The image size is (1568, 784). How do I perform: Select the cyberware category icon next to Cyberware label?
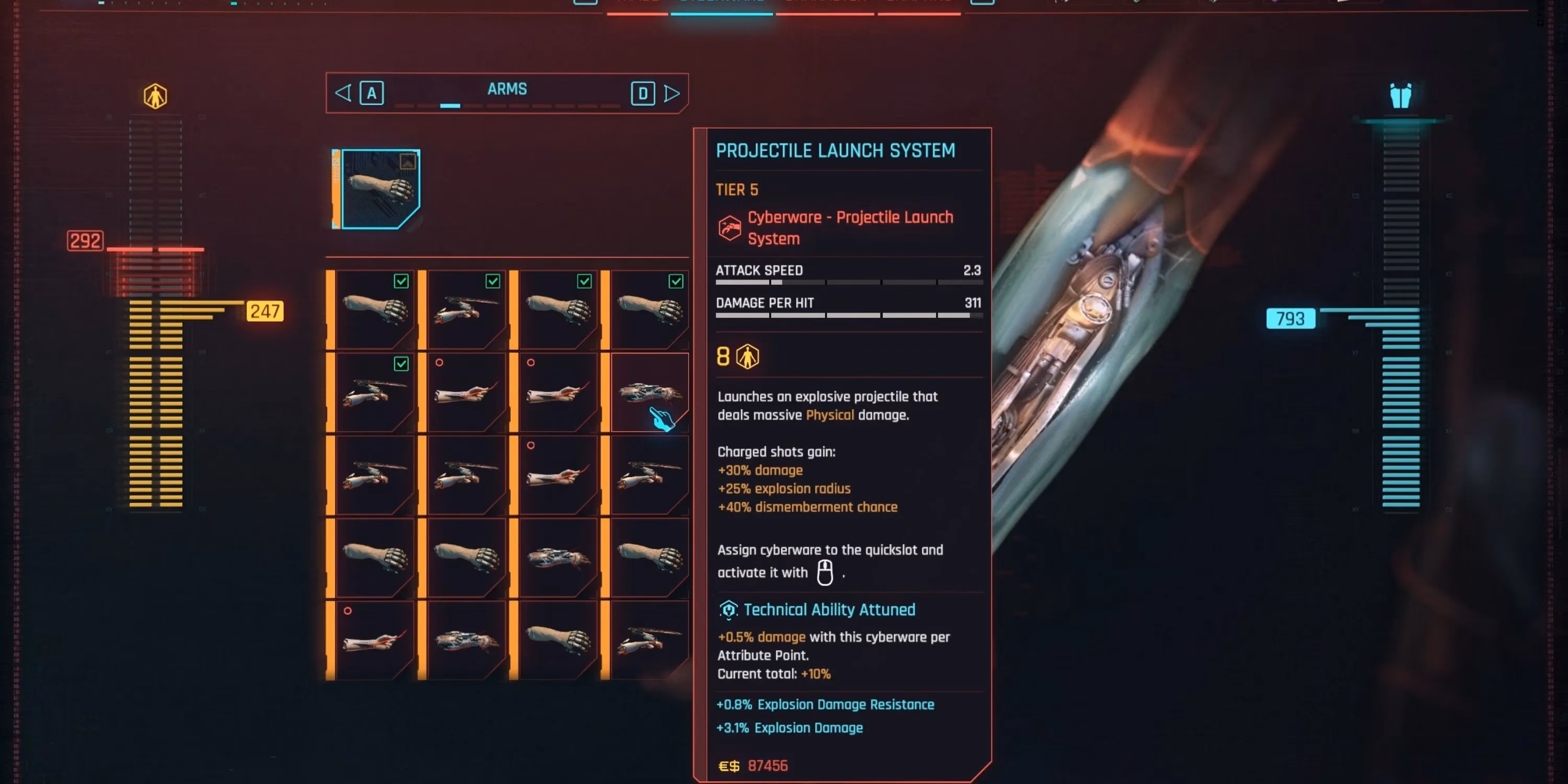point(729,228)
